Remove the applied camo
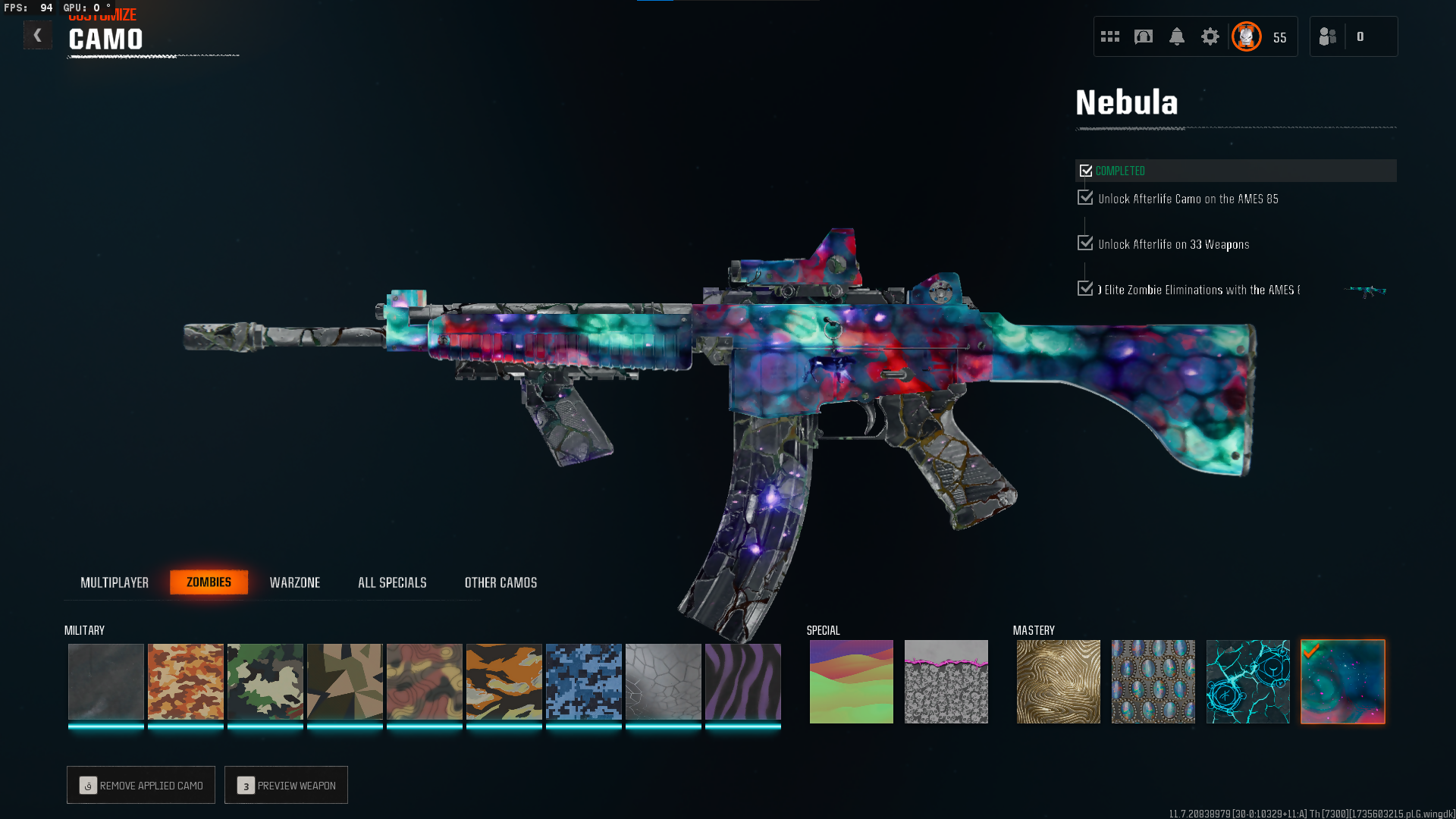 click(141, 785)
